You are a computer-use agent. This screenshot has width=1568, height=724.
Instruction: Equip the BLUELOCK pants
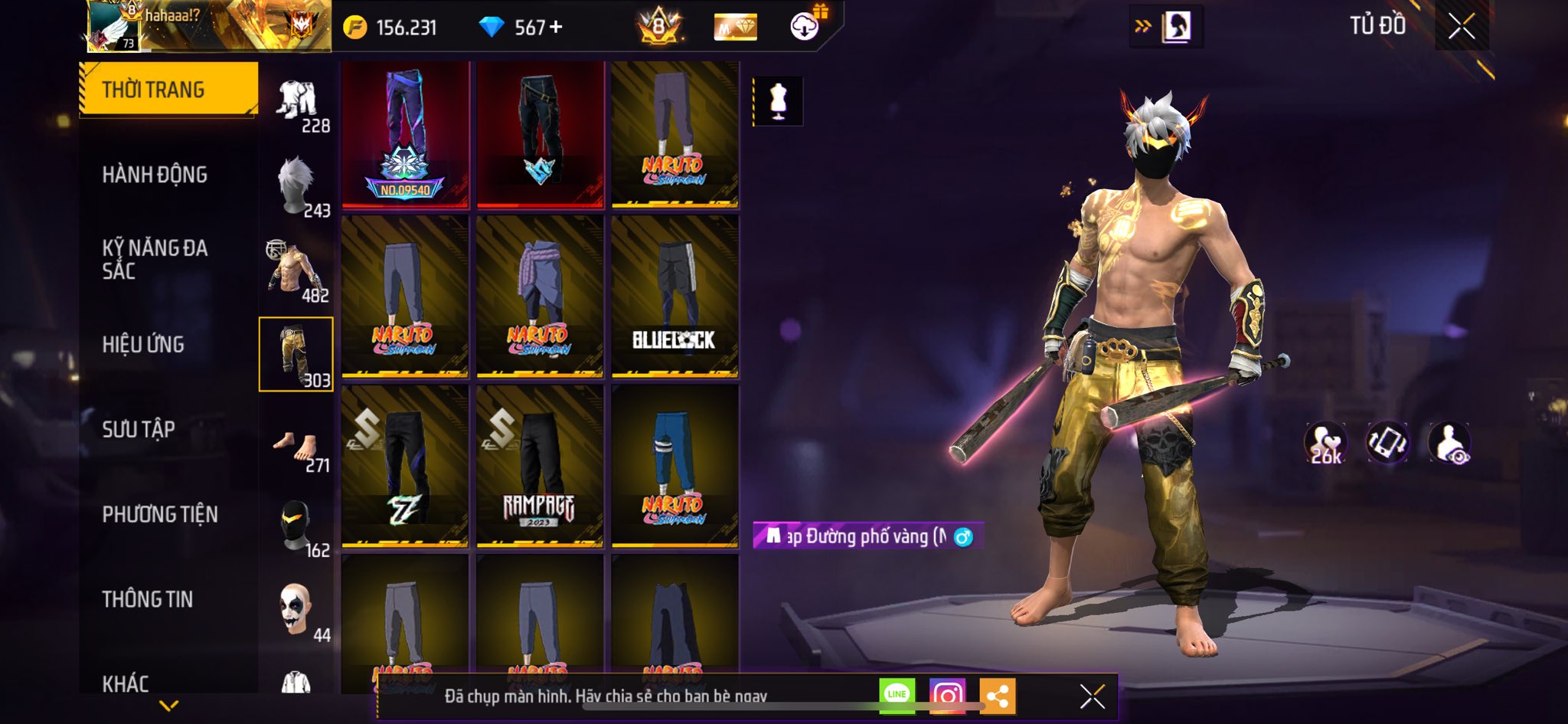pos(675,296)
